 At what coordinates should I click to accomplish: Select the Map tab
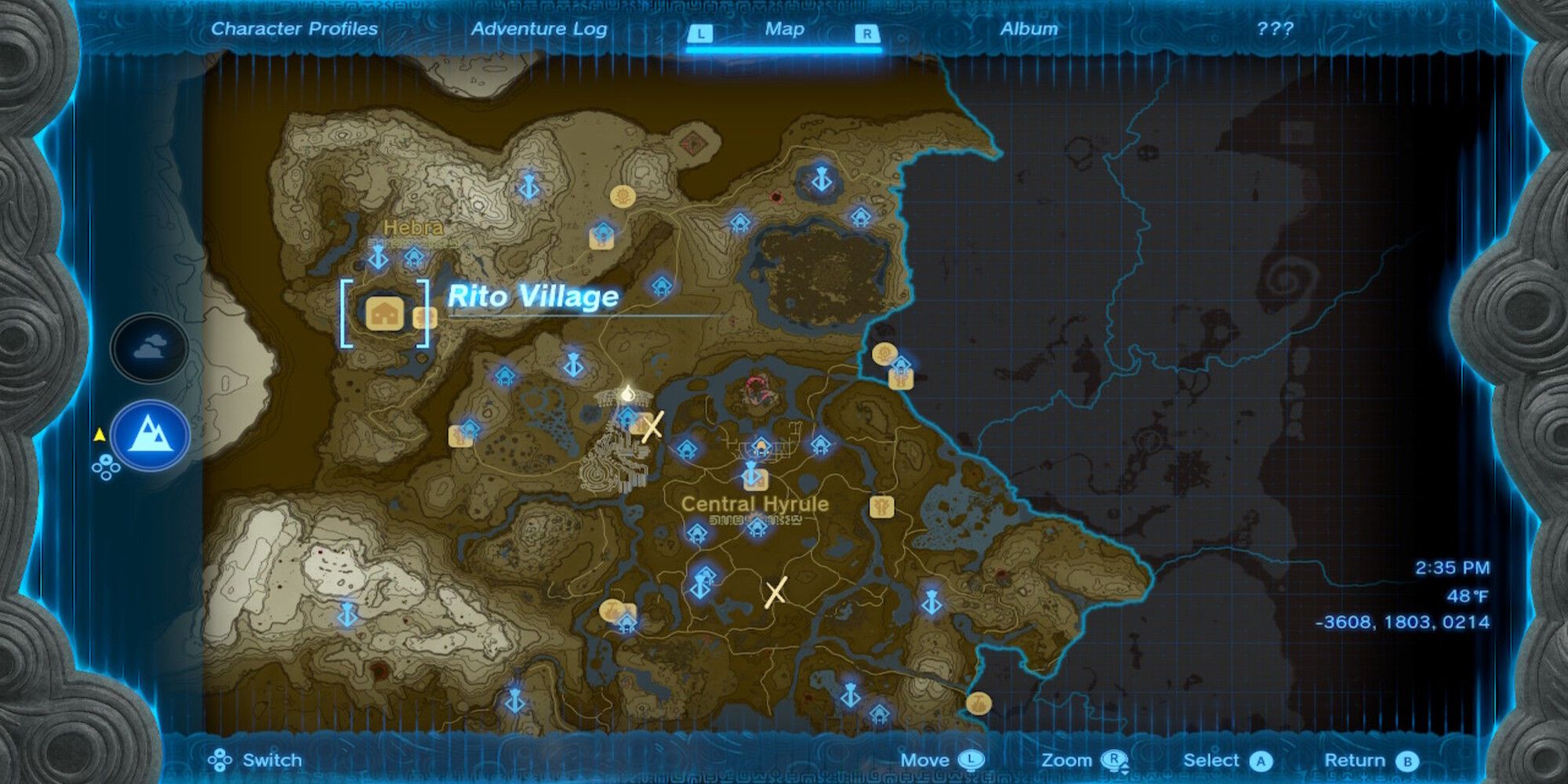(784, 29)
